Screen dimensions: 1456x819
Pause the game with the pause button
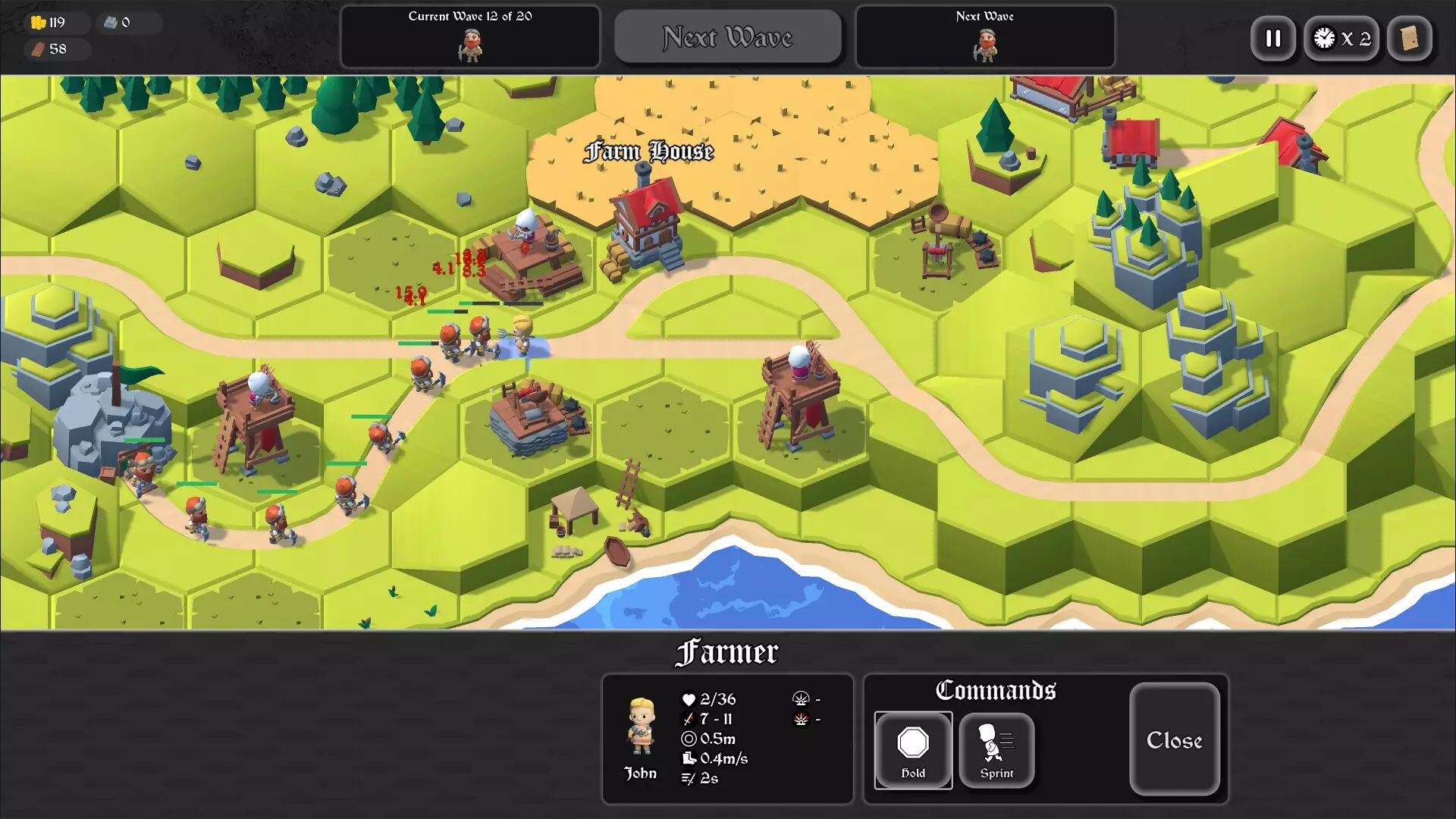click(x=1273, y=39)
